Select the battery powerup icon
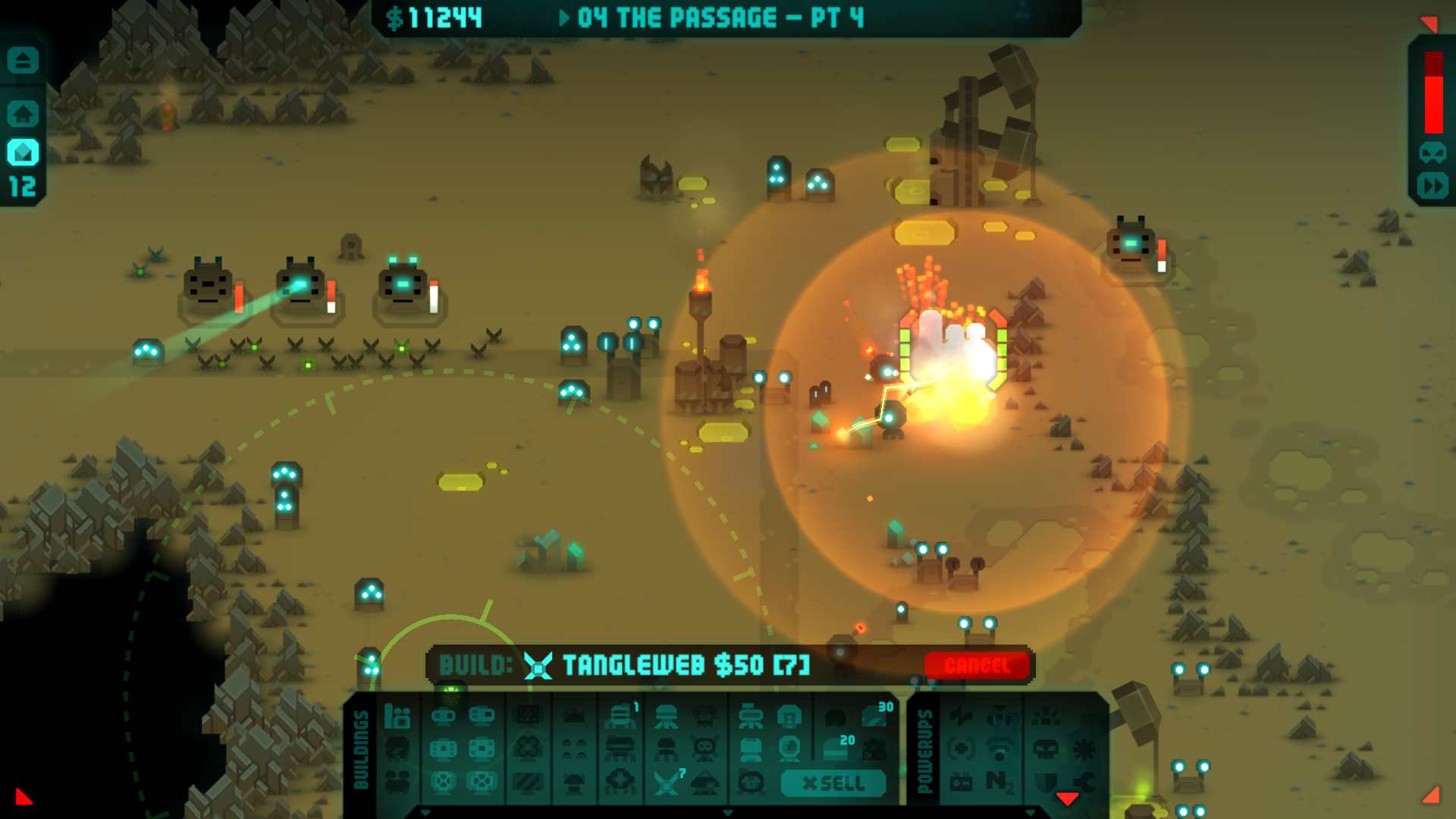The width and height of the screenshot is (1456, 819). coord(961,782)
